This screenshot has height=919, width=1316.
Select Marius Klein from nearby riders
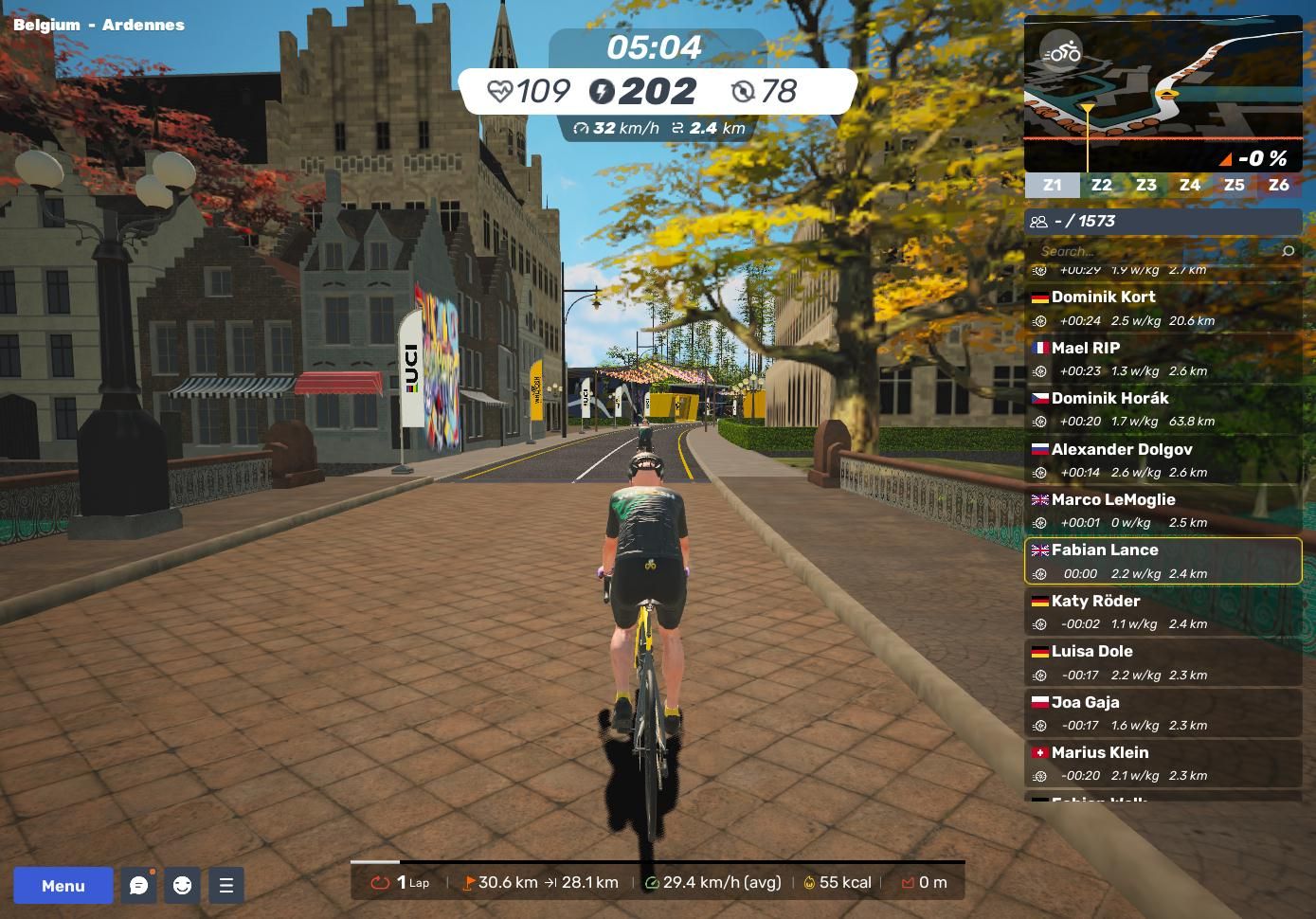coord(1163,764)
